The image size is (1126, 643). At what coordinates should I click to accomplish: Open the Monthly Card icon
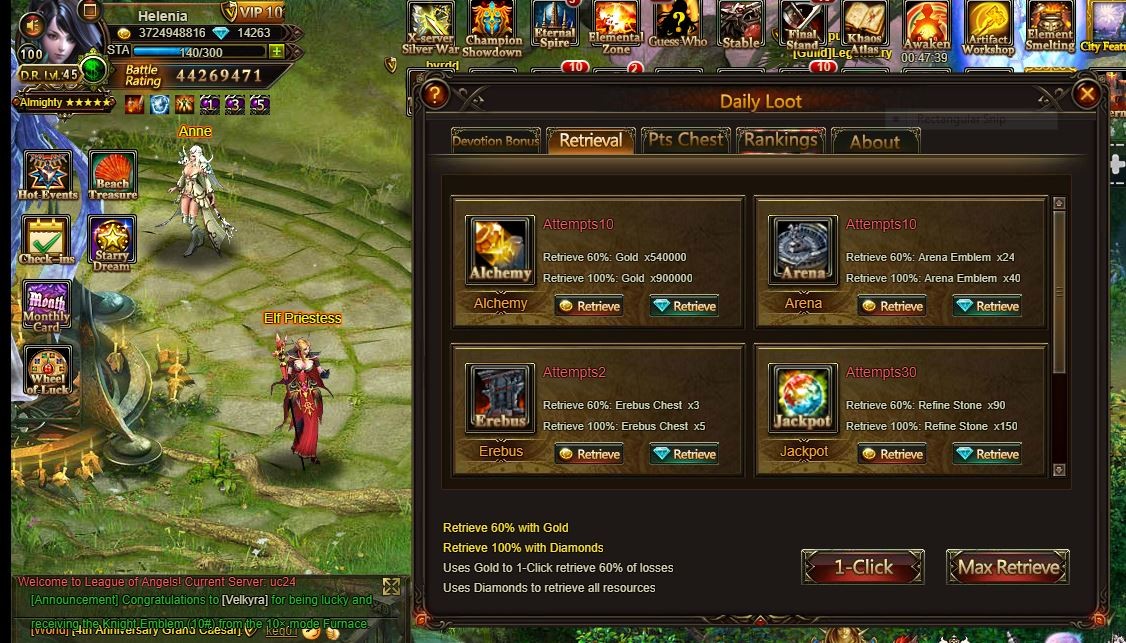[x=46, y=306]
